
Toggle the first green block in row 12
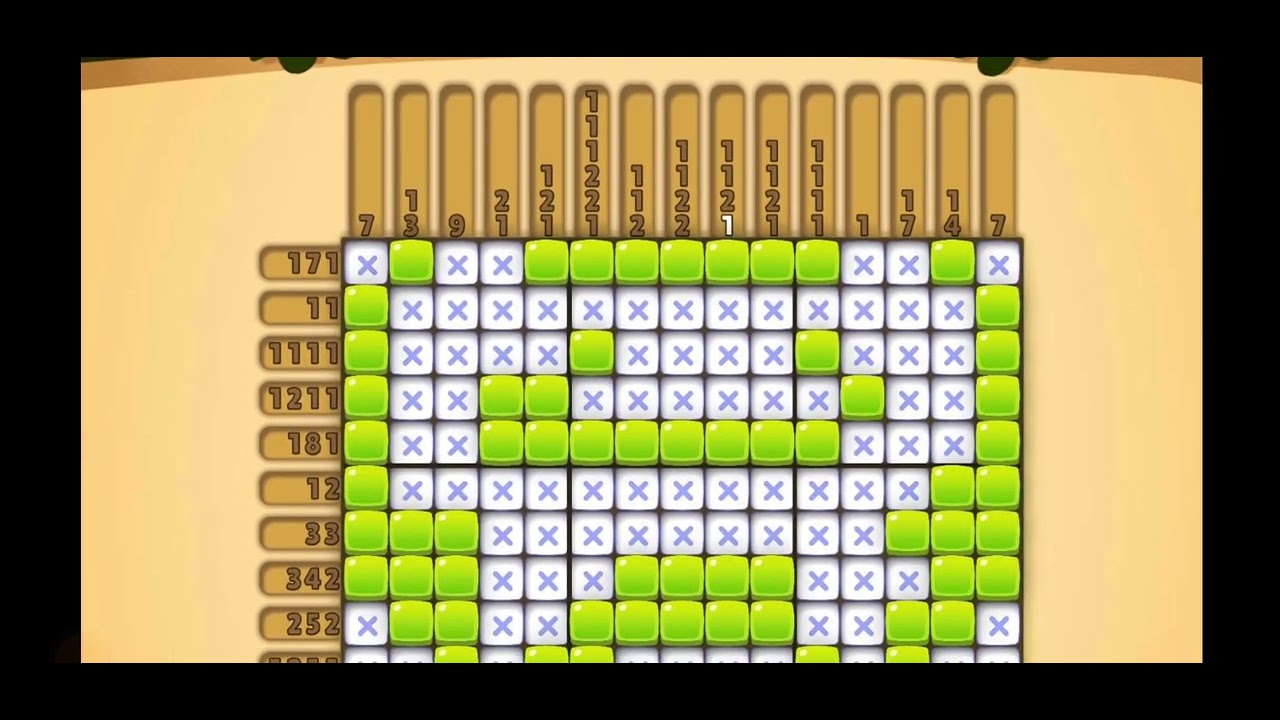(368, 490)
